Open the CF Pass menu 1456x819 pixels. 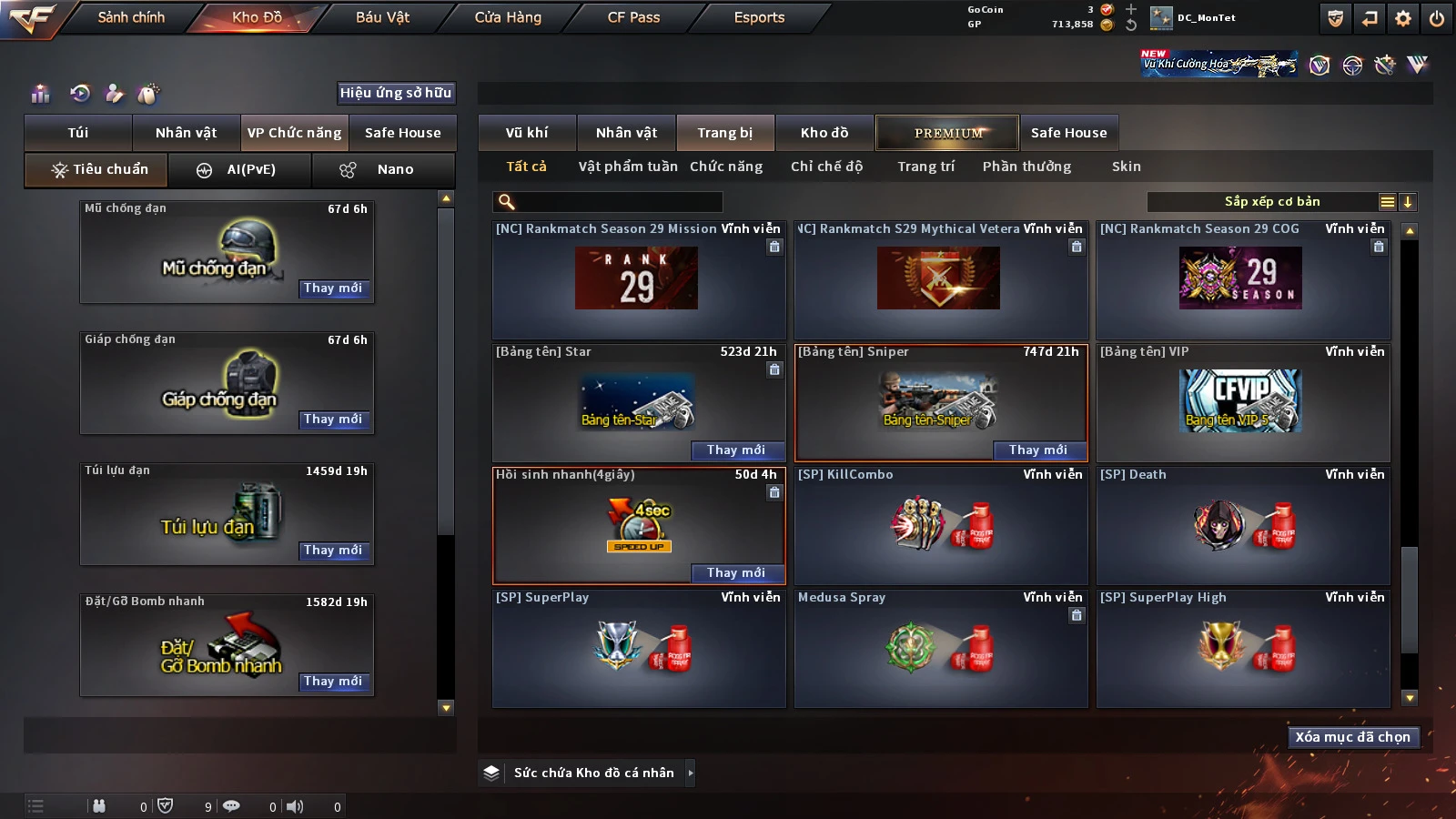[633, 17]
